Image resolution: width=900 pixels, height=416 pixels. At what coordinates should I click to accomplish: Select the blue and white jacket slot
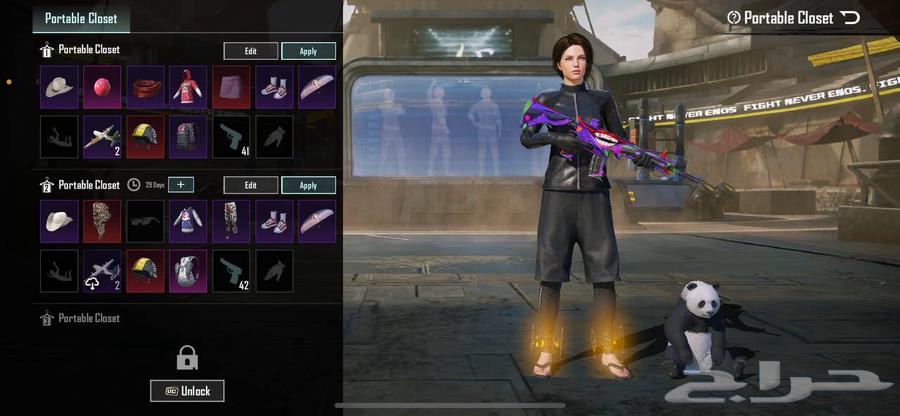[188, 221]
